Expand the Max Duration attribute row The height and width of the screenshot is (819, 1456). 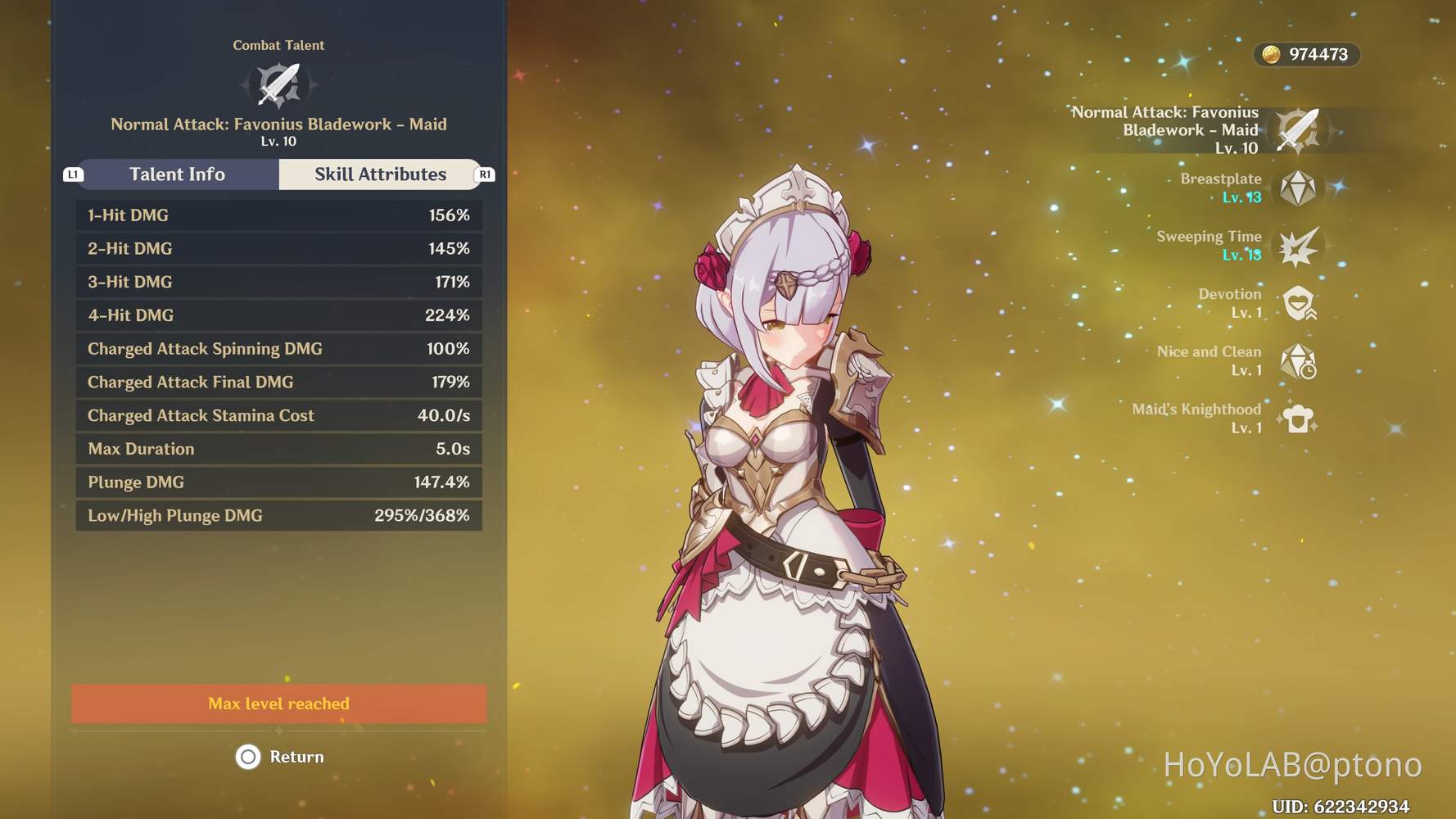point(278,449)
